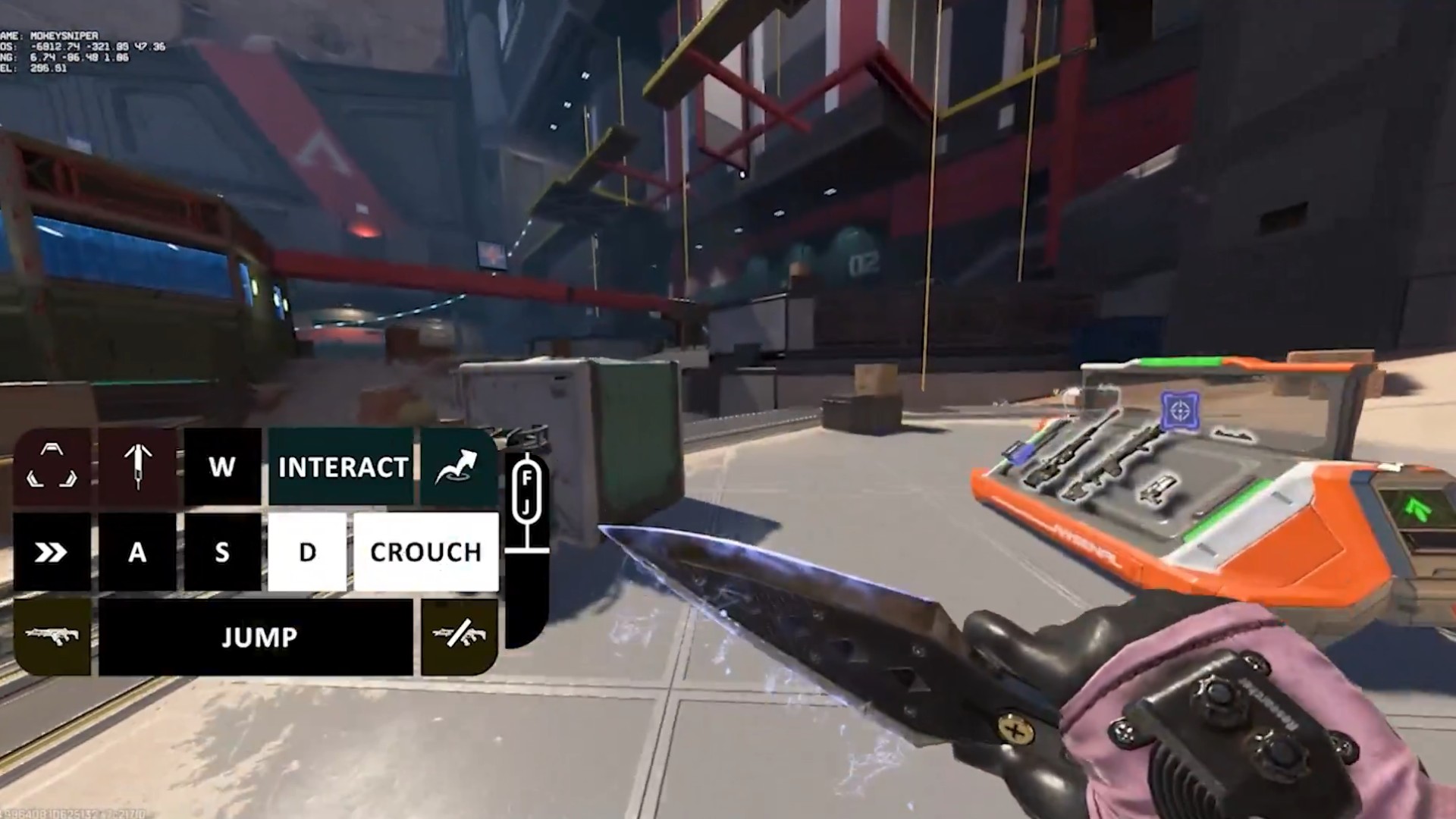Click the F J mouse scroll indicator
The height and width of the screenshot is (819, 1456).
click(x=526, y=493)
